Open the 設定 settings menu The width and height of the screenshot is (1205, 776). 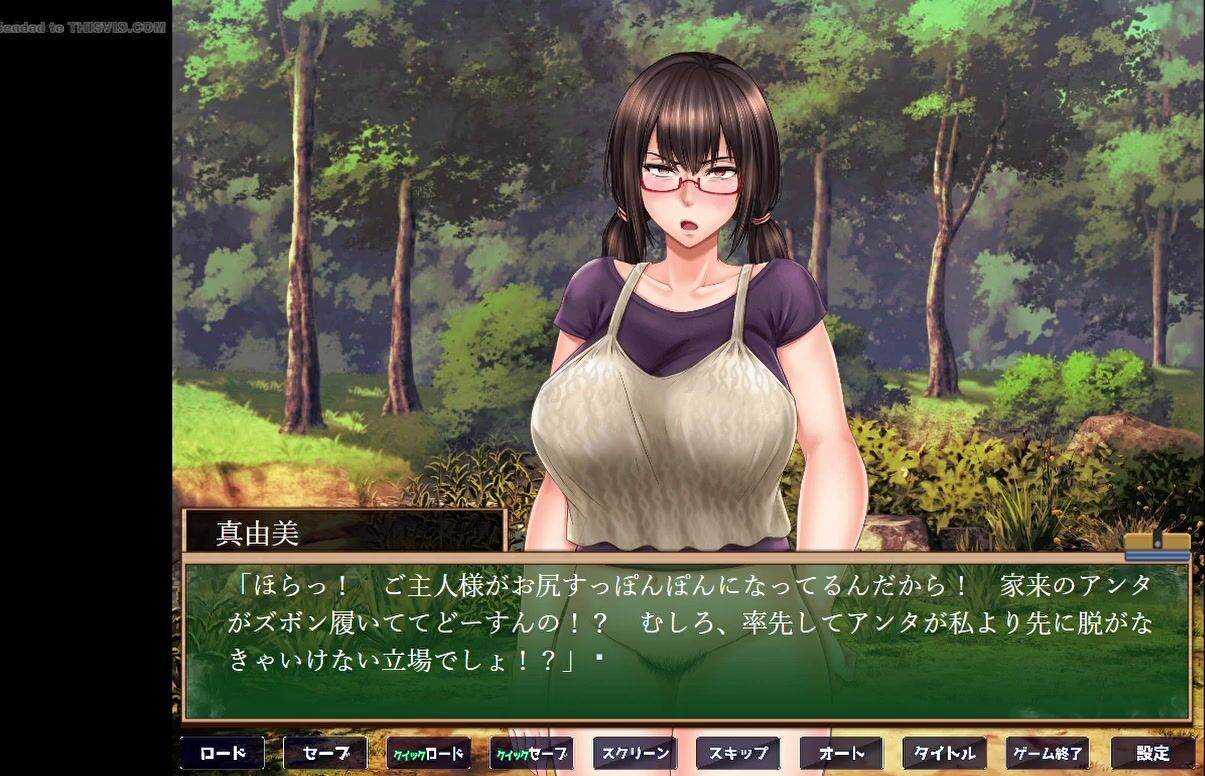coord(1152,753)
